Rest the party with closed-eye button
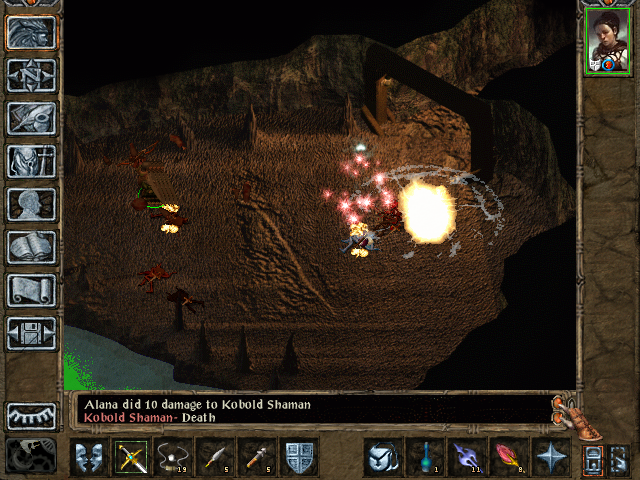Image resolution: width=640 pixels, height=480 pixels. coord(31,415)
